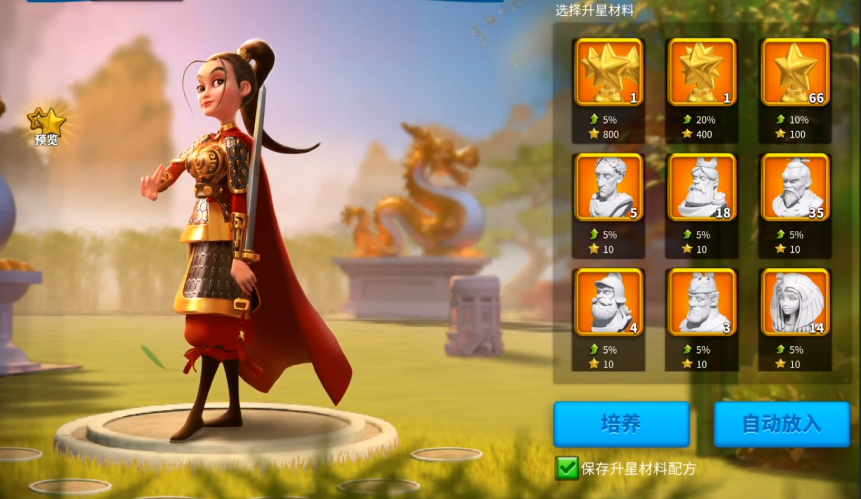The height and width of the screenshot is (499, 861).
Task: Pick the single star sculpture with 66 count
Action: pos(794,72)
